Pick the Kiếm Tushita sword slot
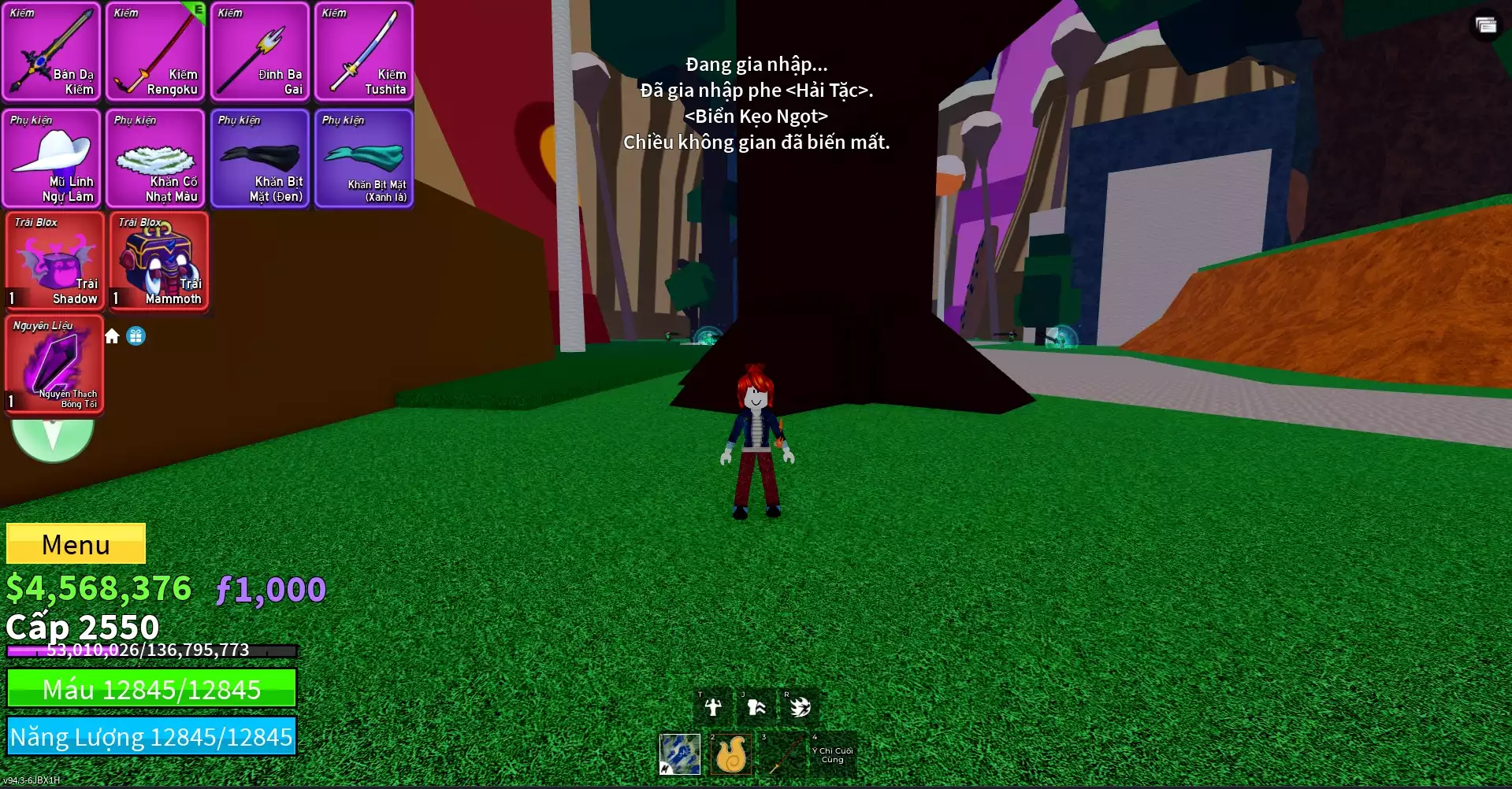This screenshot has width=1512, height=789. click(364, 52)
